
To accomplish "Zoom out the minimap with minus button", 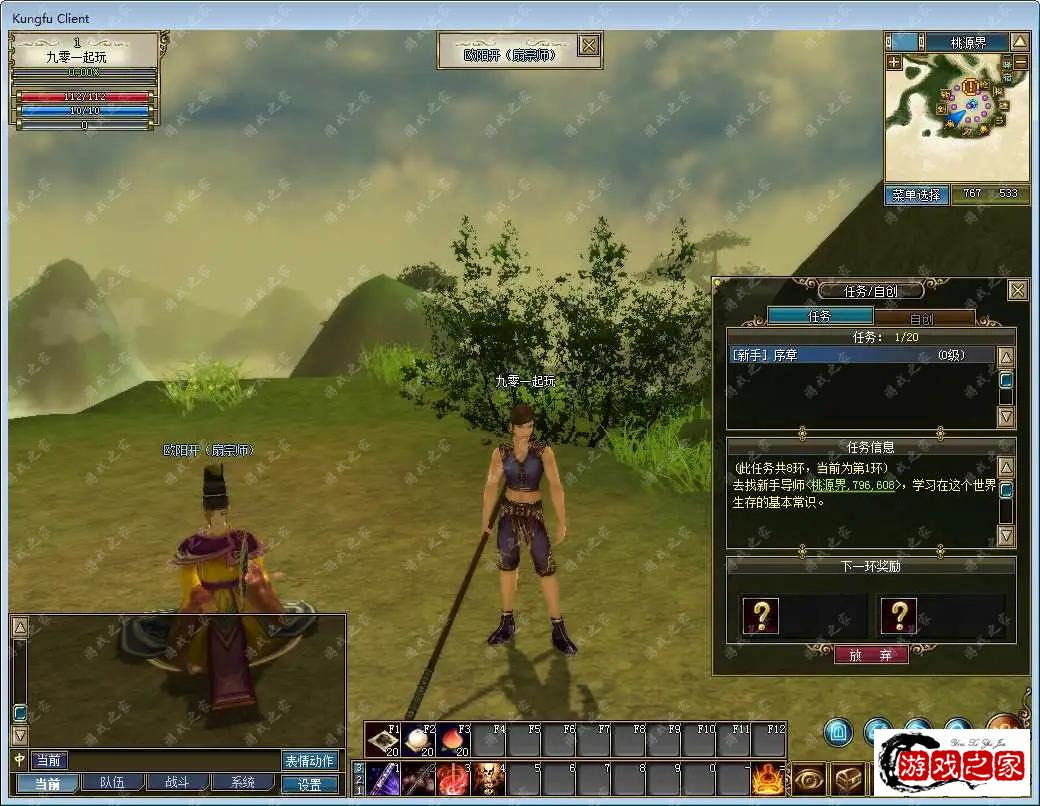I will click(x=1020, y=62).
